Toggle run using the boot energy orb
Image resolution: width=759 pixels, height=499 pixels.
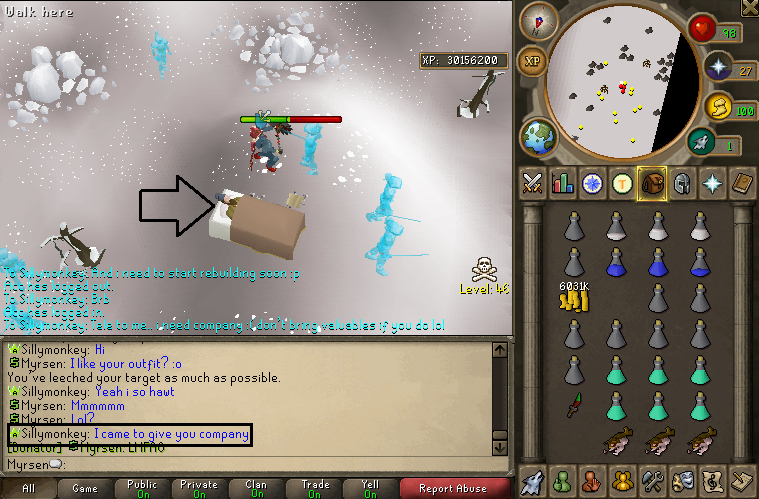click(703, 144)
